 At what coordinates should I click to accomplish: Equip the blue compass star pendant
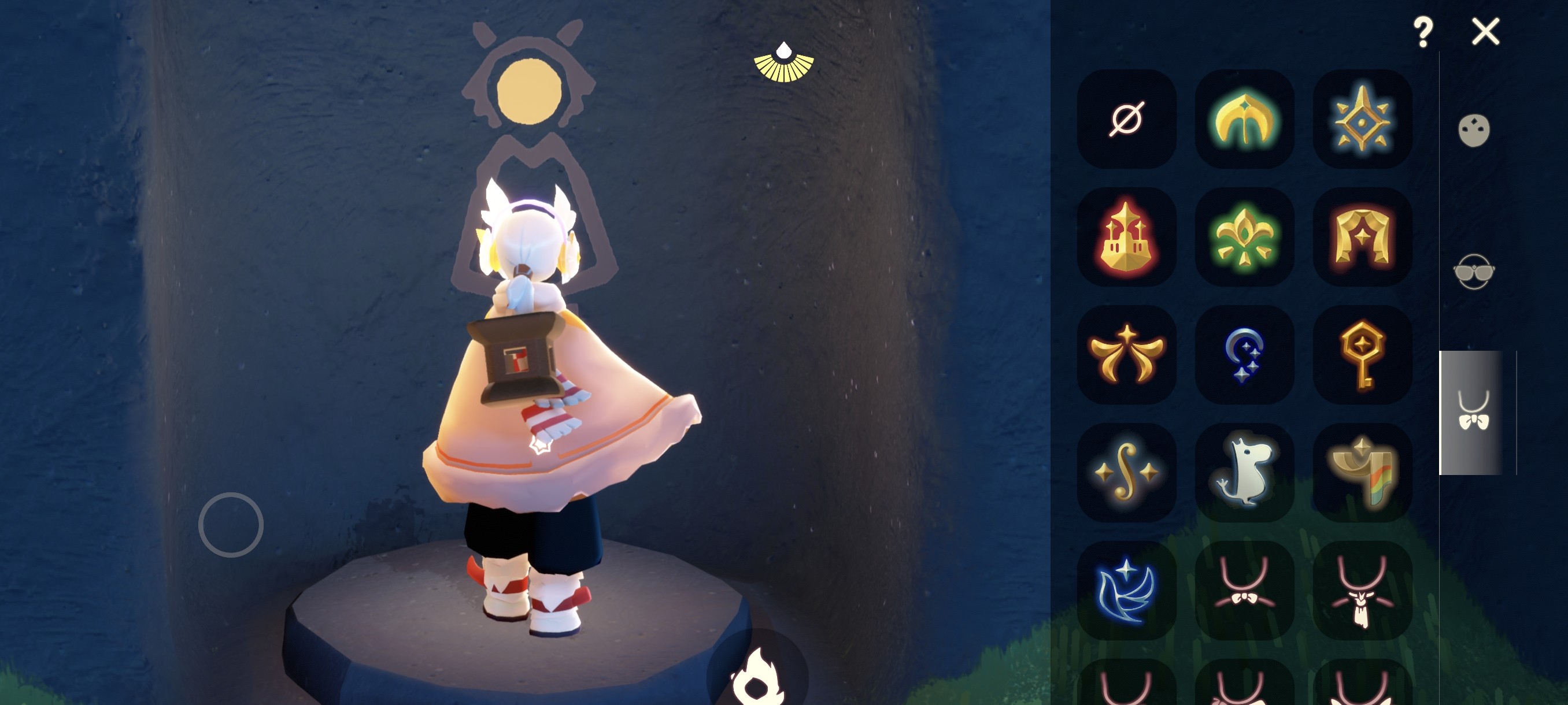point(1362,118)
